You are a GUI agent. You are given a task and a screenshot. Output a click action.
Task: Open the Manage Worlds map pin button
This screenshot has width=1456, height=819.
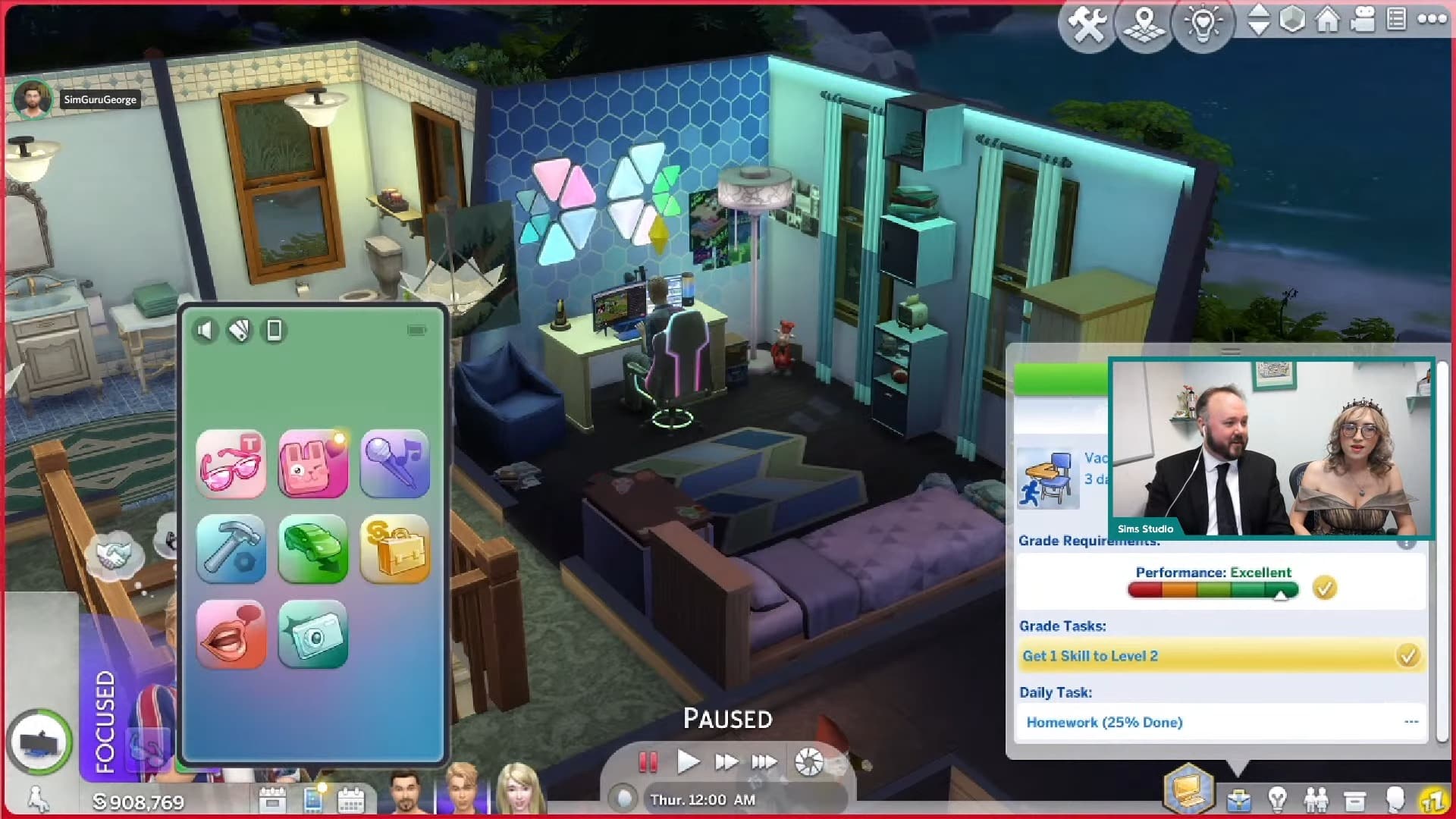pyautogui.click(x=1144, y=24)
